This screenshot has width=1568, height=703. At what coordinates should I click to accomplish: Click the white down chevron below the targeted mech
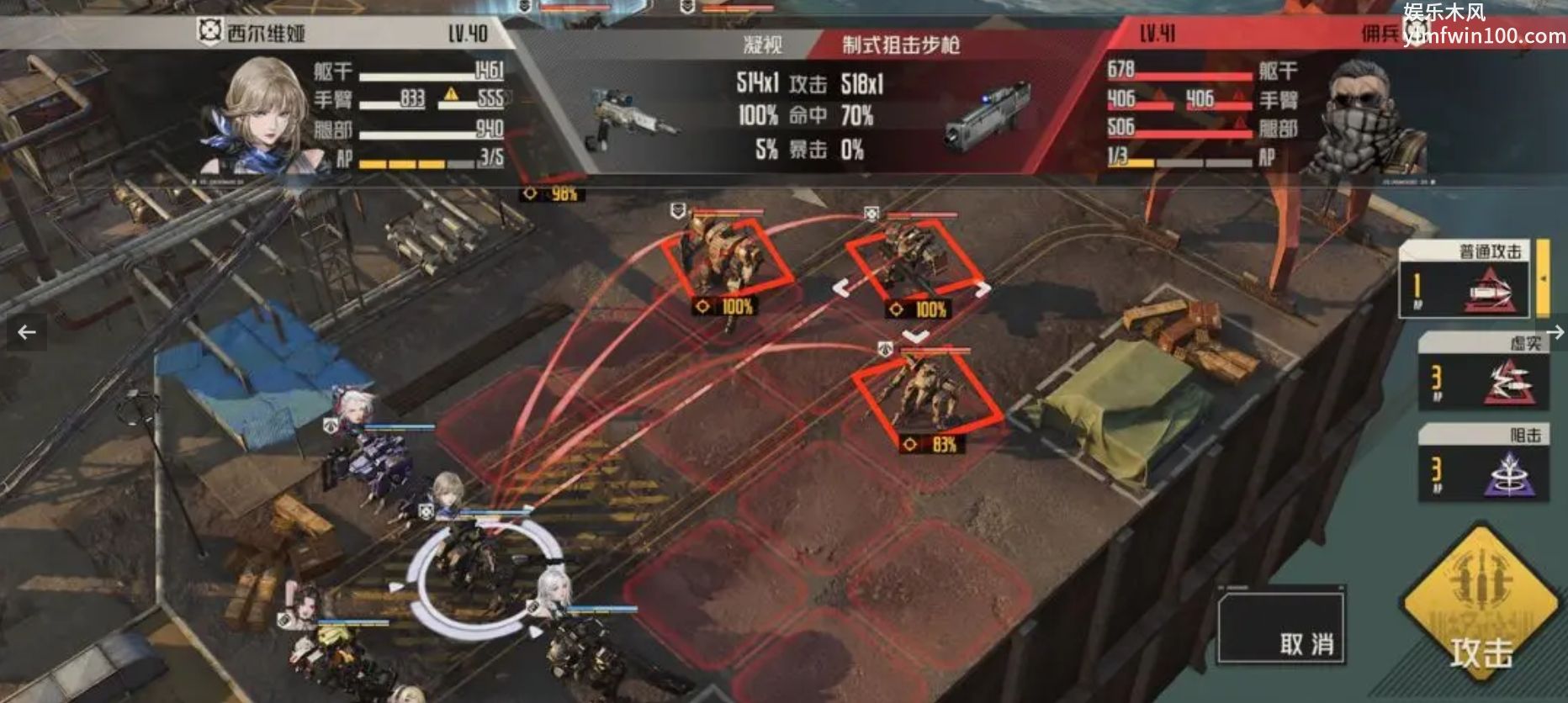(915, 336)
